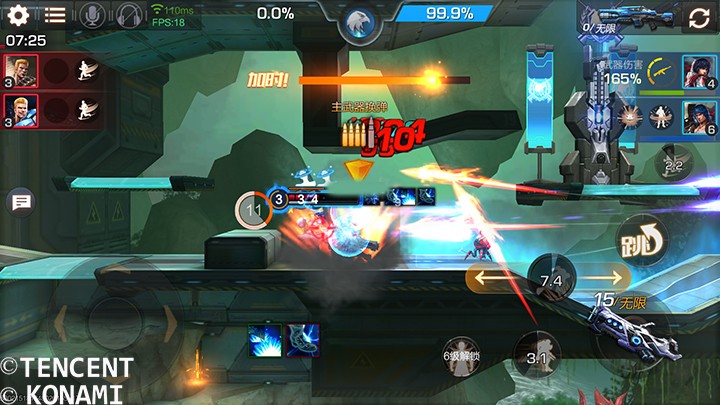Open the chat bubble
Viewport: 720px width, 405px height.
pos(20,202)
